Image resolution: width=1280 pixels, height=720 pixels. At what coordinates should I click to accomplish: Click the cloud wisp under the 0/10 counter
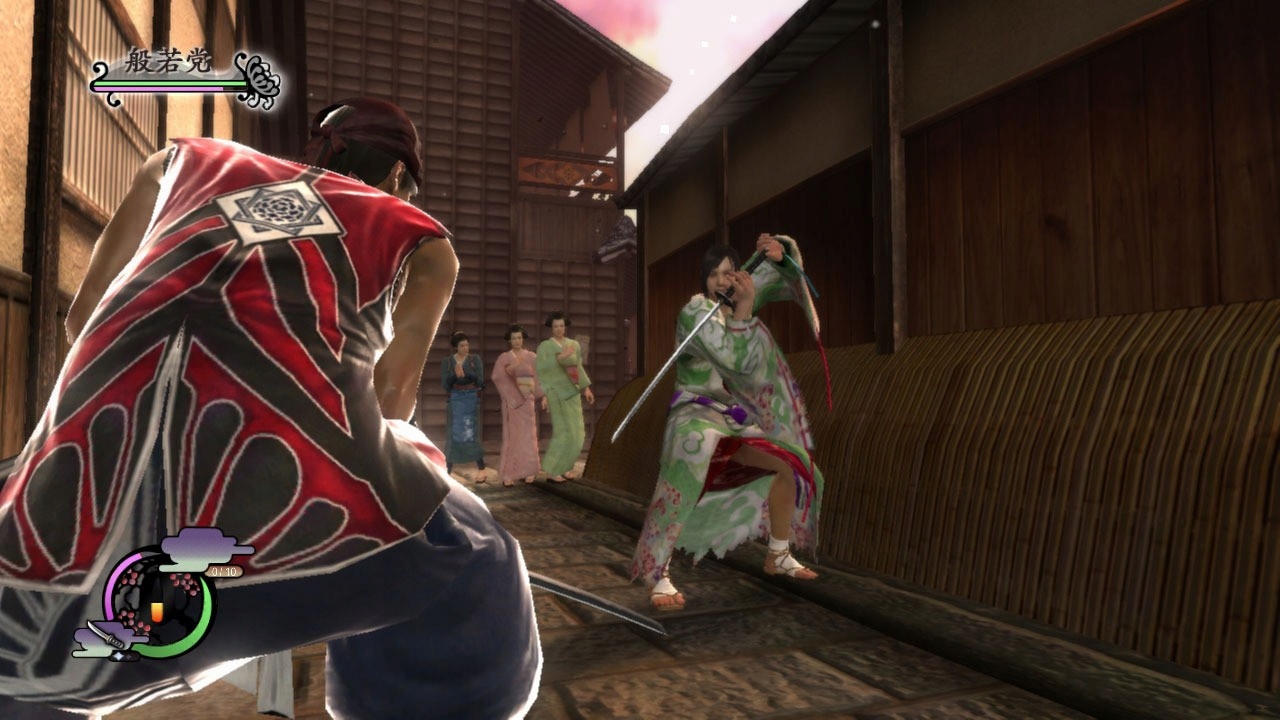(182, 566)
